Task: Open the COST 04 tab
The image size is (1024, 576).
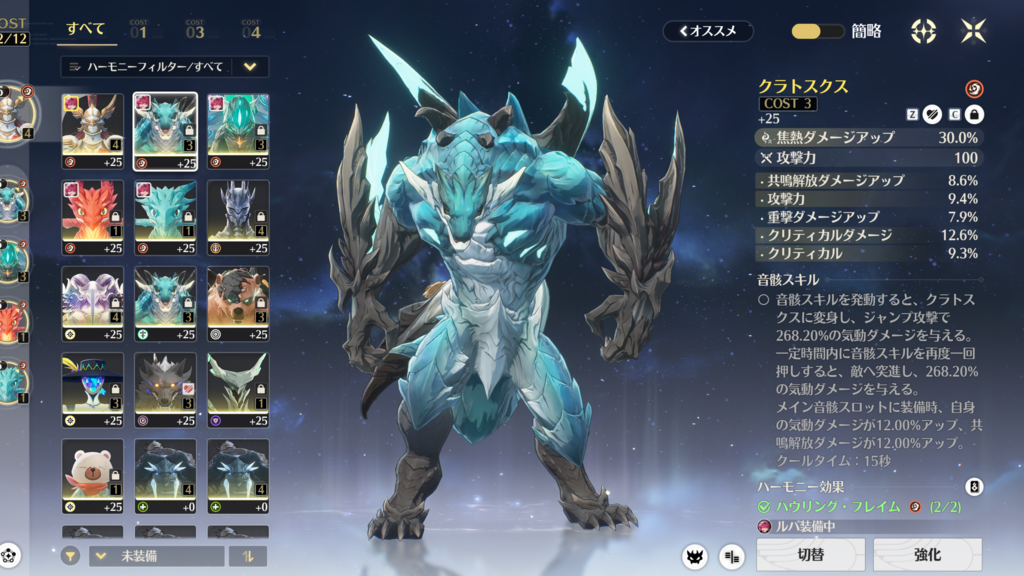Action: point(250,29)
